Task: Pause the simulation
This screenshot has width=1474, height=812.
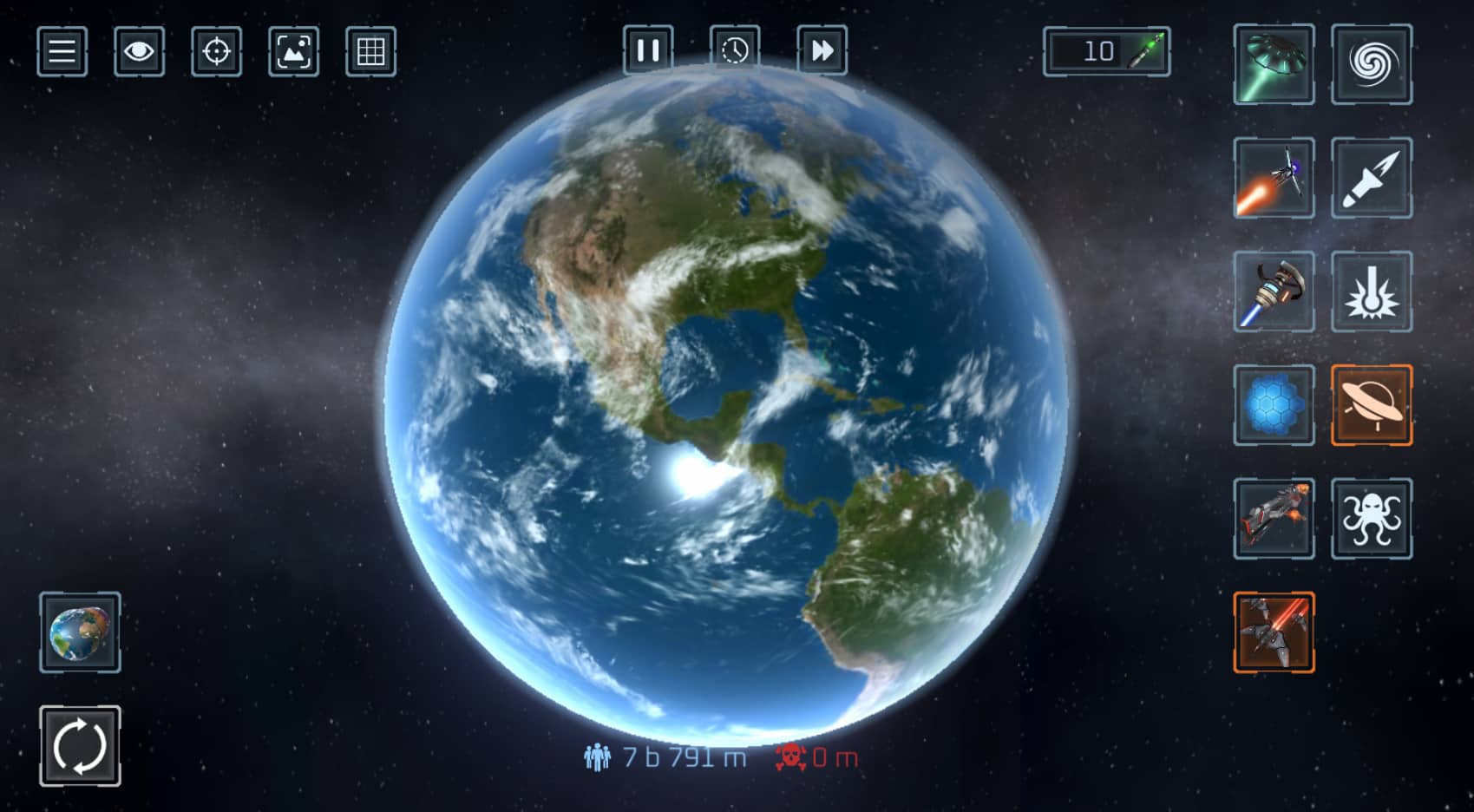Action: click(x=648, y=50)
